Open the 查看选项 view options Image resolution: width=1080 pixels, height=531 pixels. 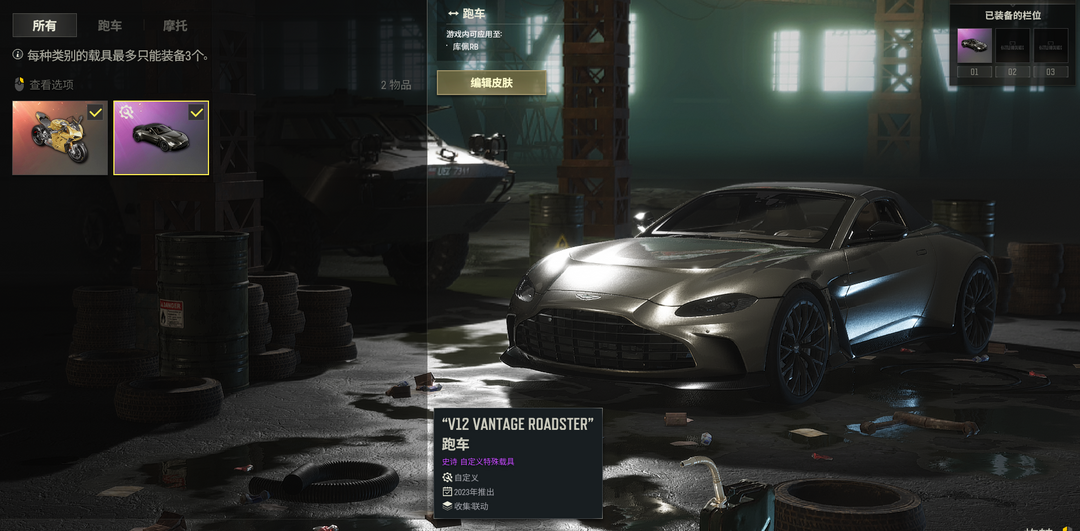pos(50,85)
